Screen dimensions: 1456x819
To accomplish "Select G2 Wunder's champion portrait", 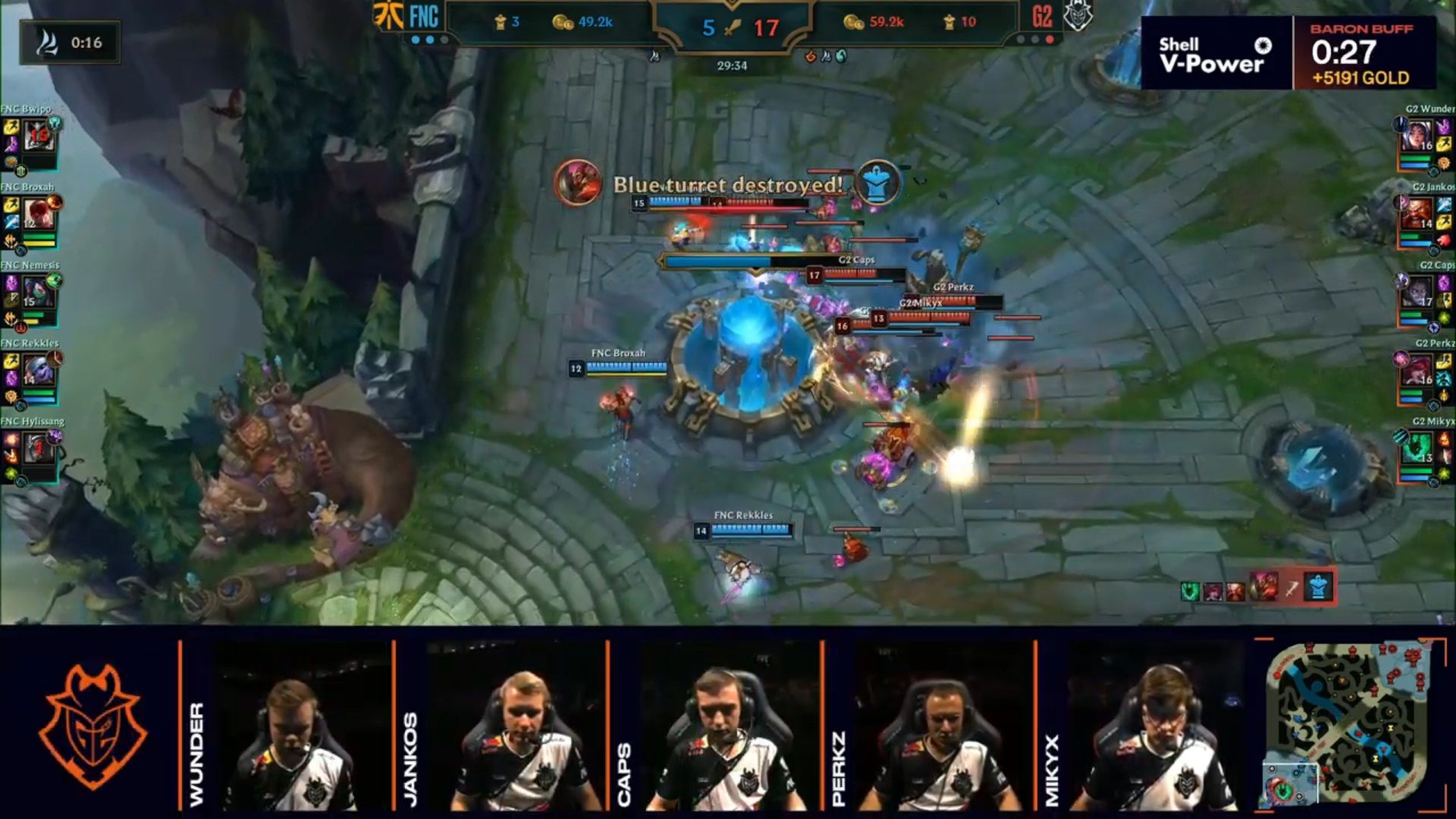I will click(x=1417, y=137).
